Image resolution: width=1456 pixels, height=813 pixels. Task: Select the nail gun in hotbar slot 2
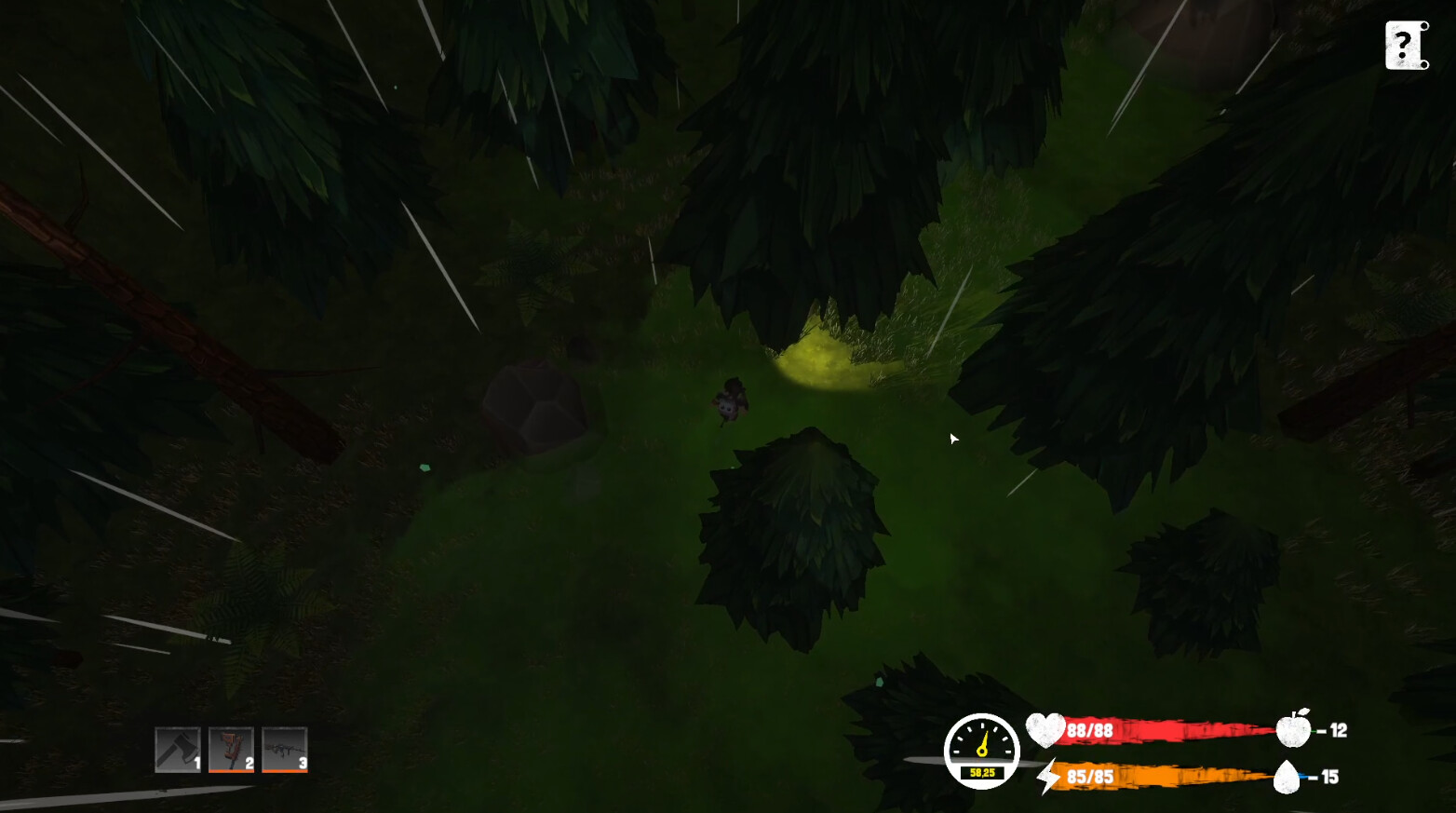[x=231, y=748]
